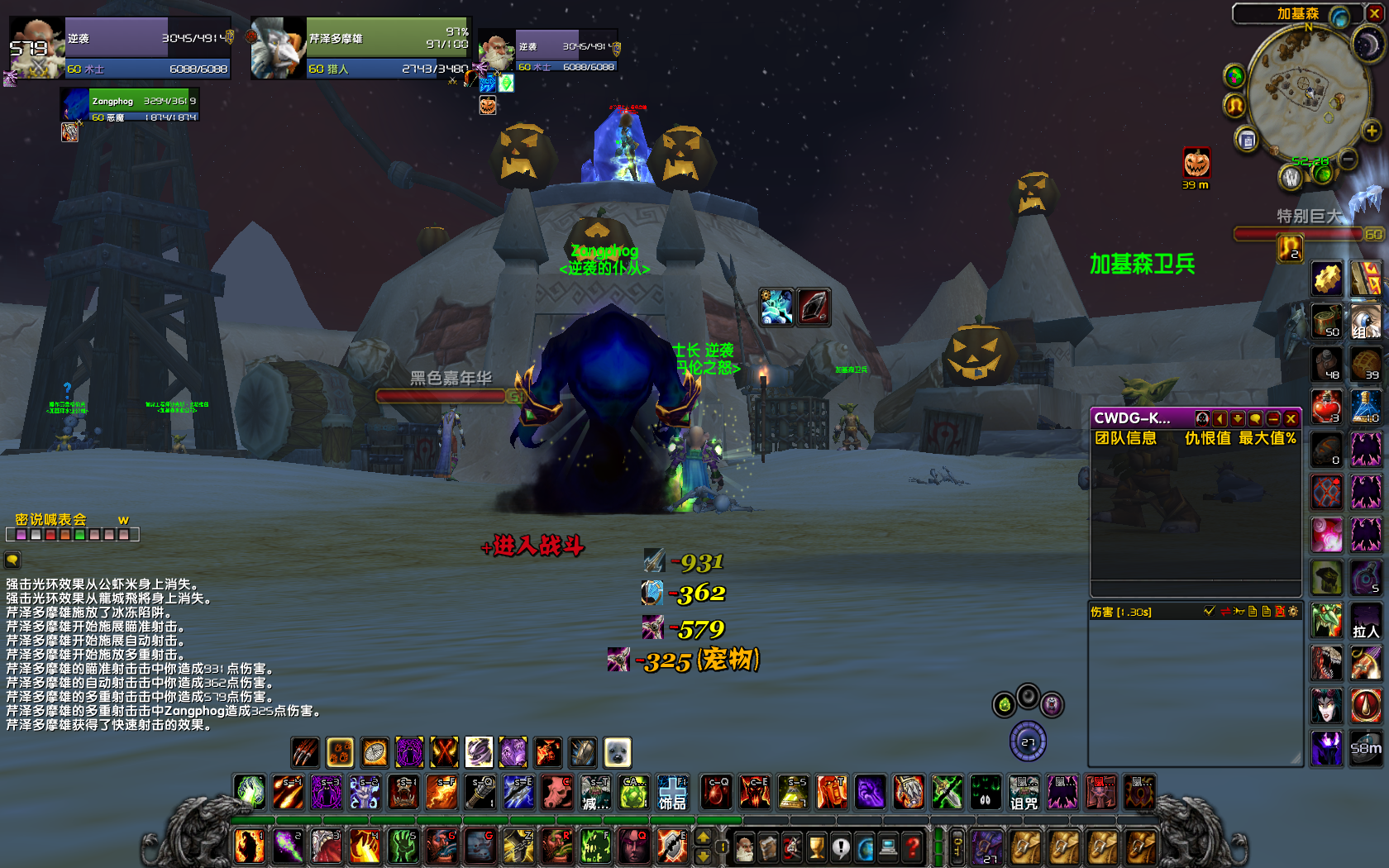Open settings gear on the damage meter
This screenshot has height=868, width=1389.
[1294, 612]
